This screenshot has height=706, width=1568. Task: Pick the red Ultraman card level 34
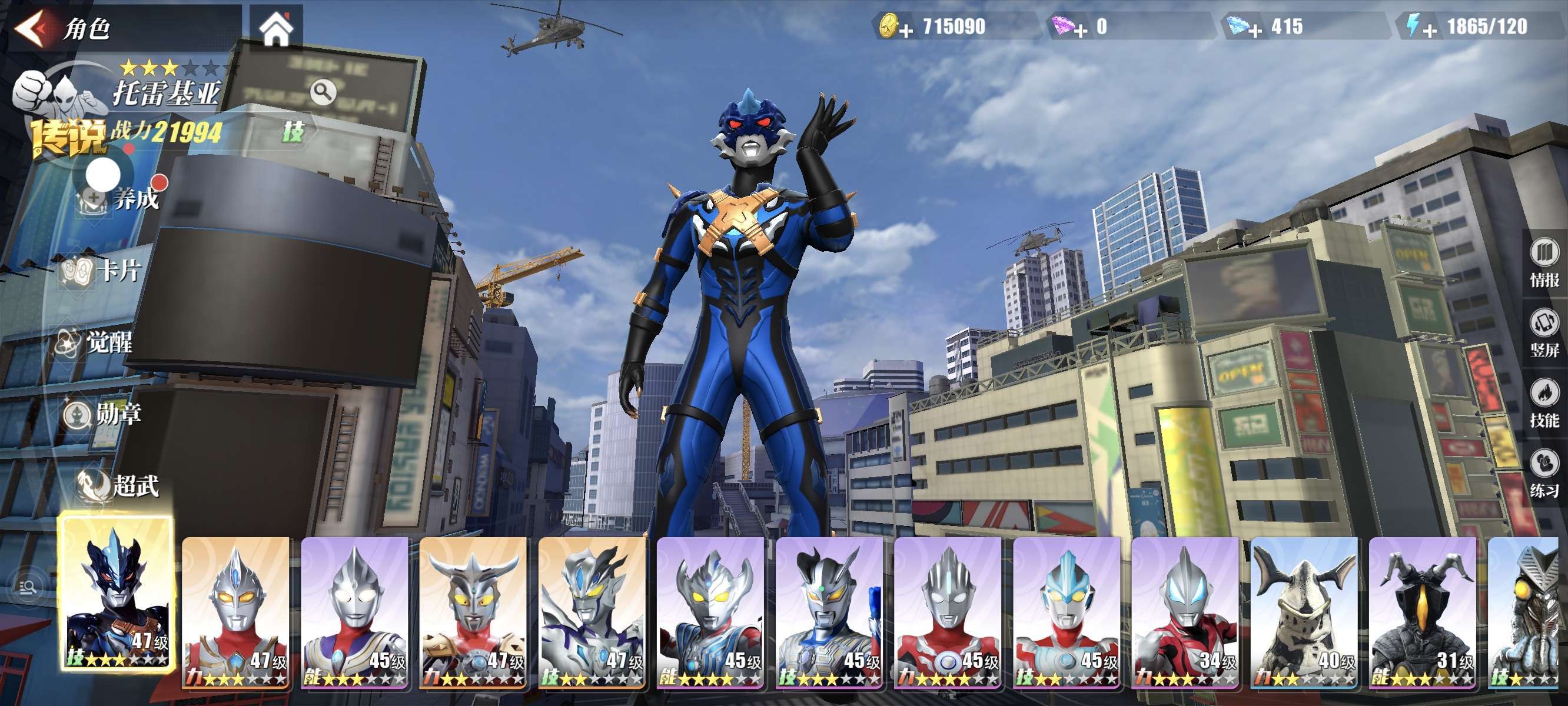tap(1185, 612)
